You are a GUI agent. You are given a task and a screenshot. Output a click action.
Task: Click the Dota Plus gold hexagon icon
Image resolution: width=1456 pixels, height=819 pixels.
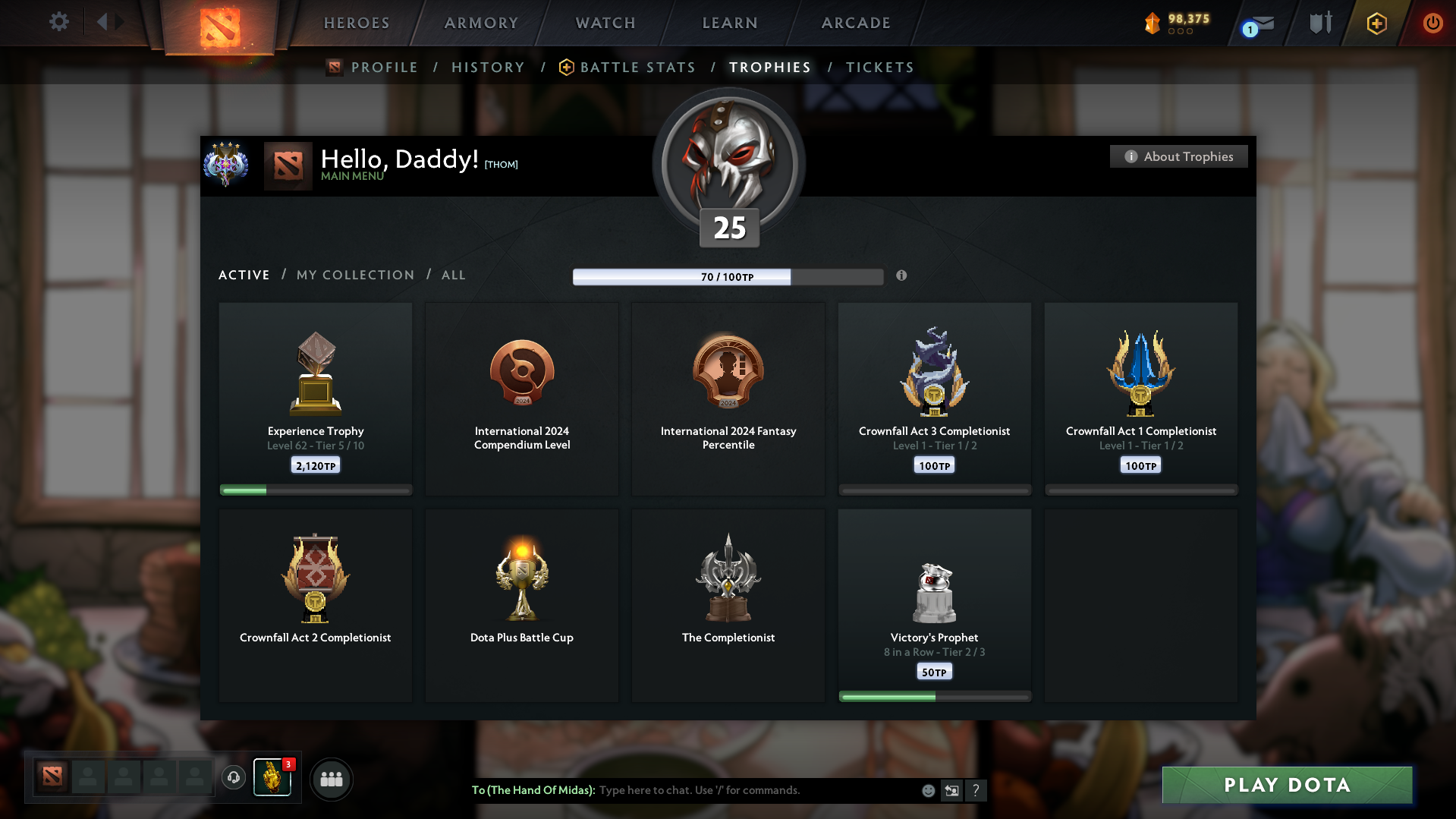pos(1376,23)
